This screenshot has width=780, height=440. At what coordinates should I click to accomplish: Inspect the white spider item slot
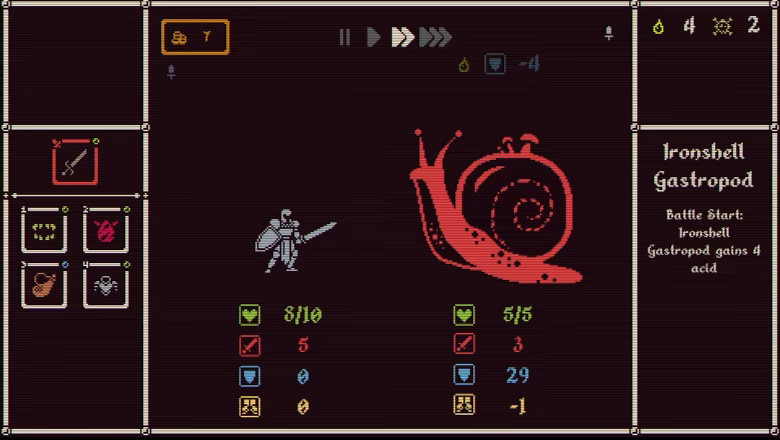pos(105,285)
